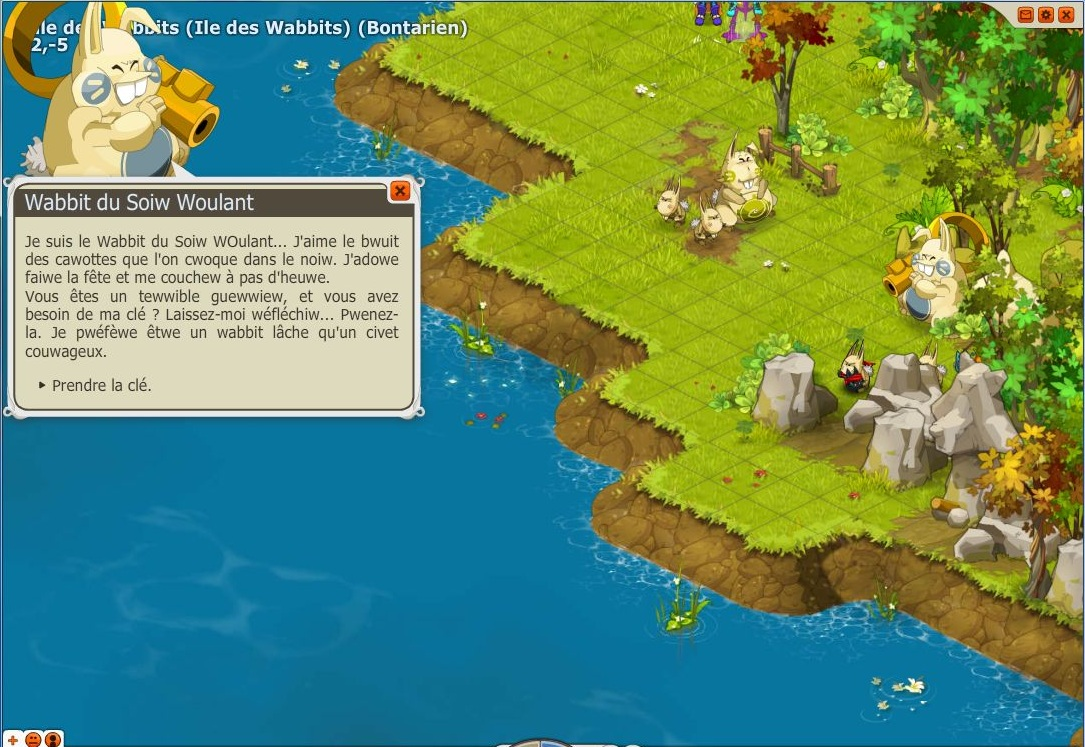This screenshot has width=1085, height=747.
Task: Open the gear options button
Action: click(x=1045, y=14)
